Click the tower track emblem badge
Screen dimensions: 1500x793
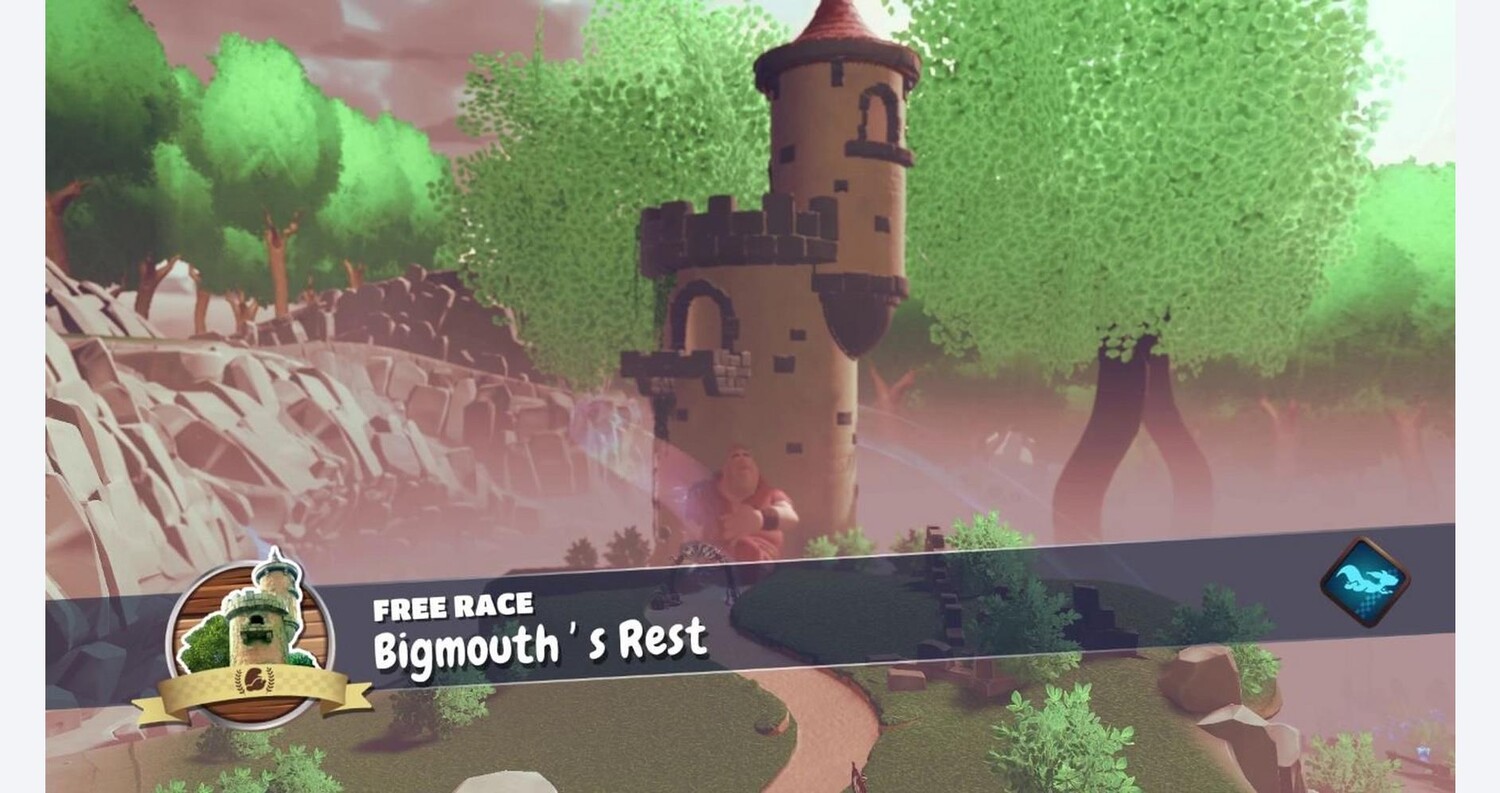point(250,638)
